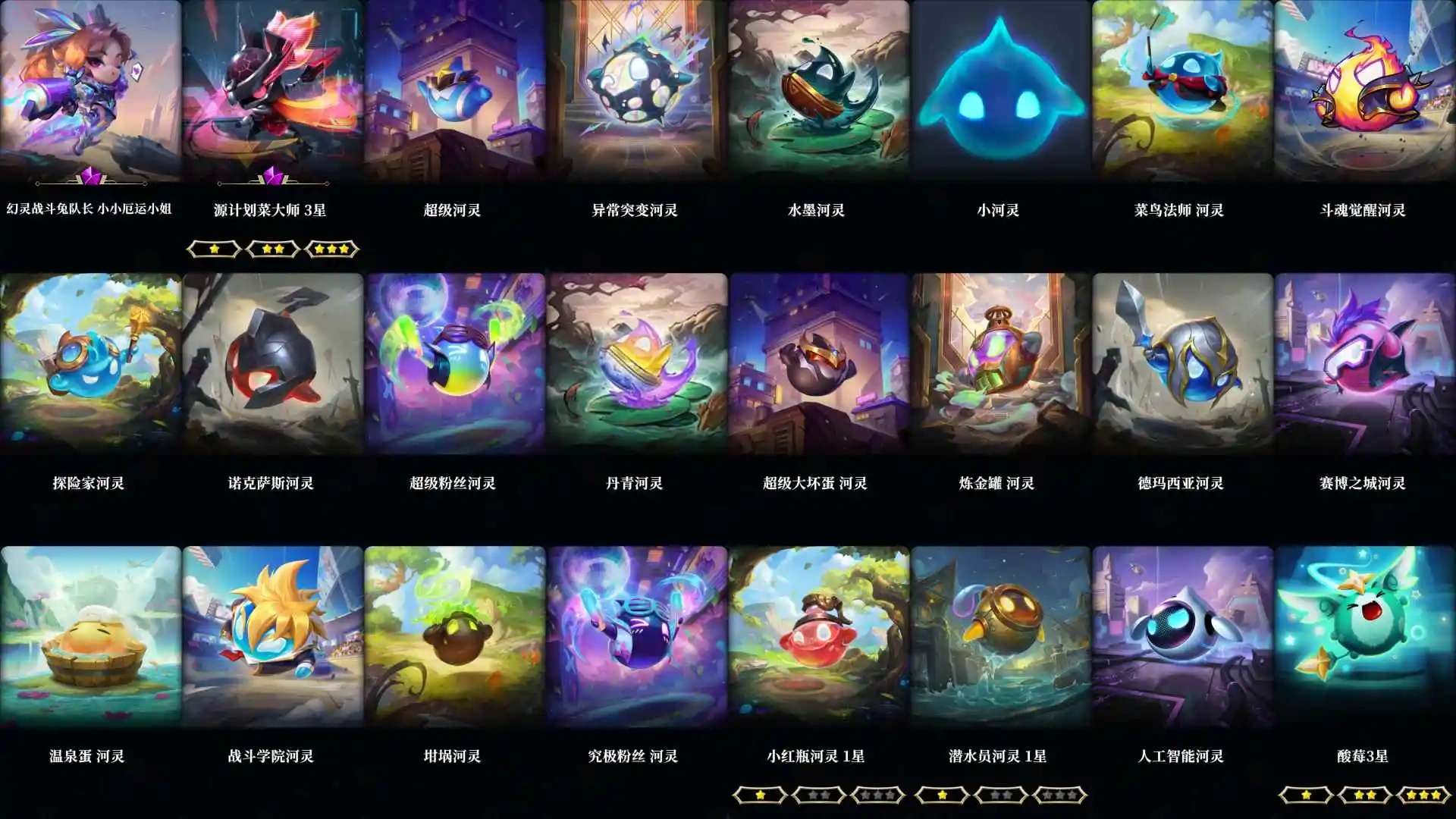Open the 小河灵 companion
The height and width of the screenshot is (819, 1456).
point(997,91)
